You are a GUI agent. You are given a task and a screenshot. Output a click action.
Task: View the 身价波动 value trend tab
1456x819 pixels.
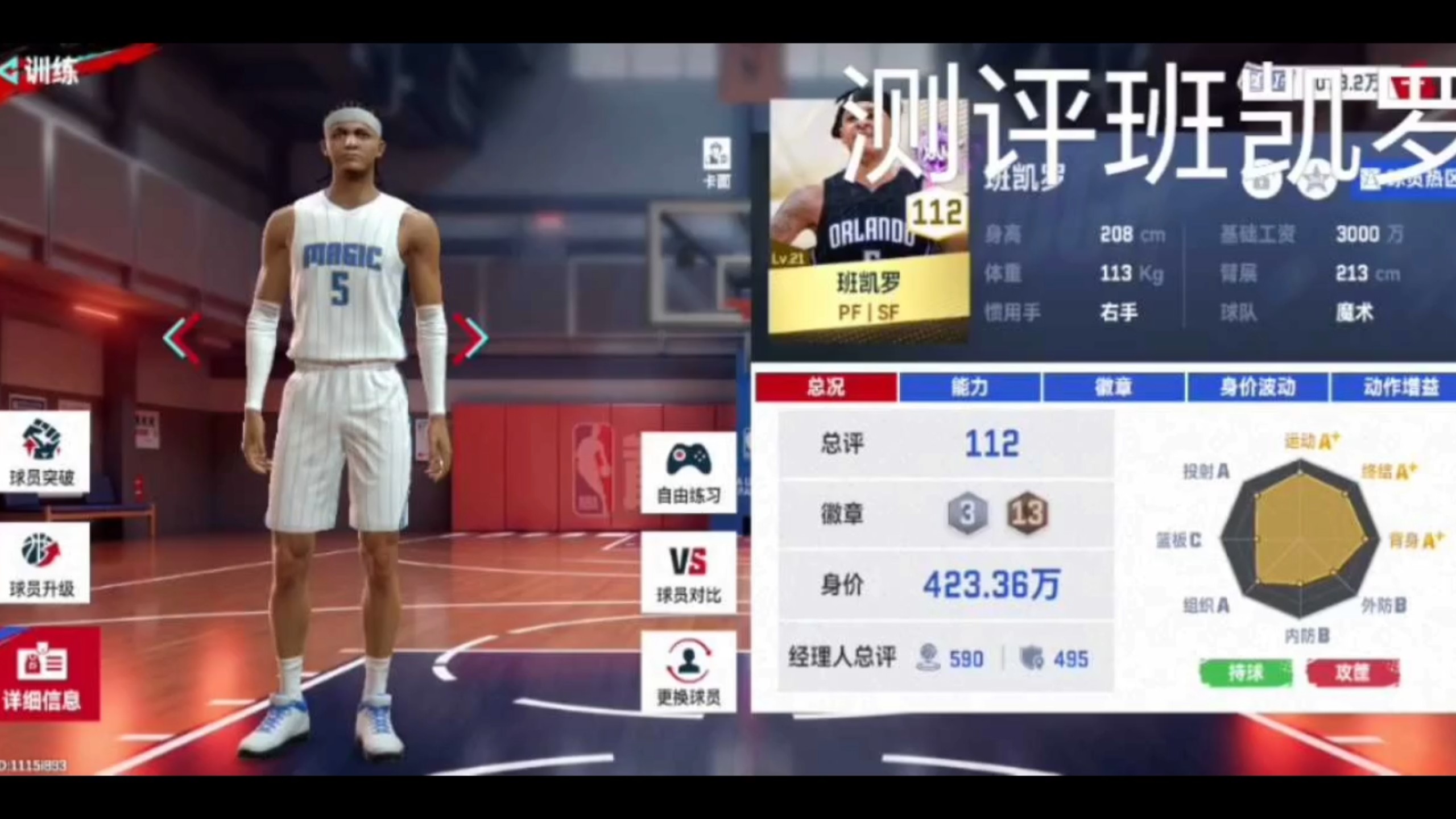coord(1258,387)
